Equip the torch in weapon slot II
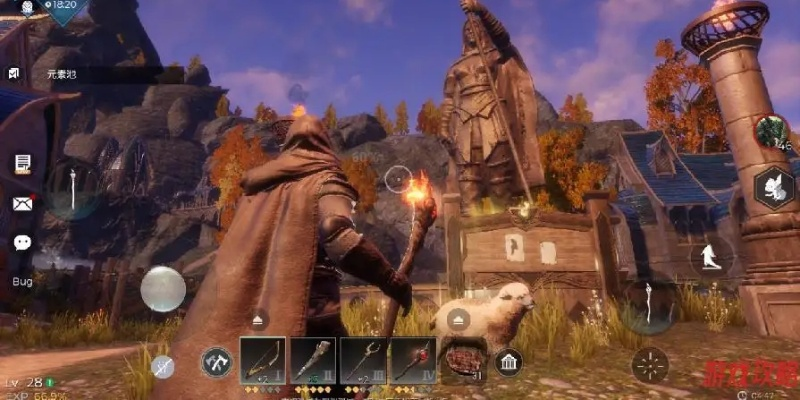The height and width of the screenshot is (400, 800). coord(312,359)
